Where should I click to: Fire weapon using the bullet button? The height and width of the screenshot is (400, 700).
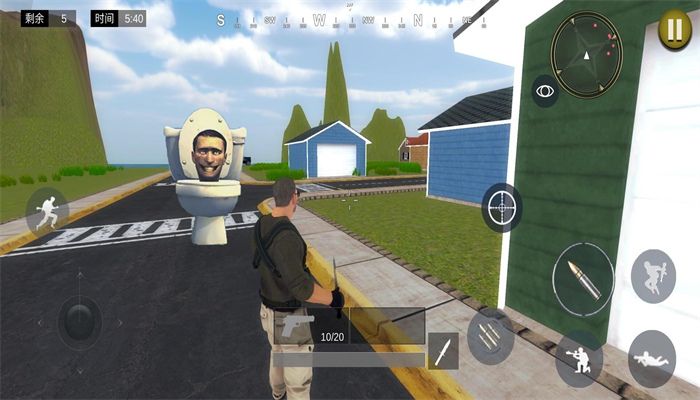(x=583, y=278)
